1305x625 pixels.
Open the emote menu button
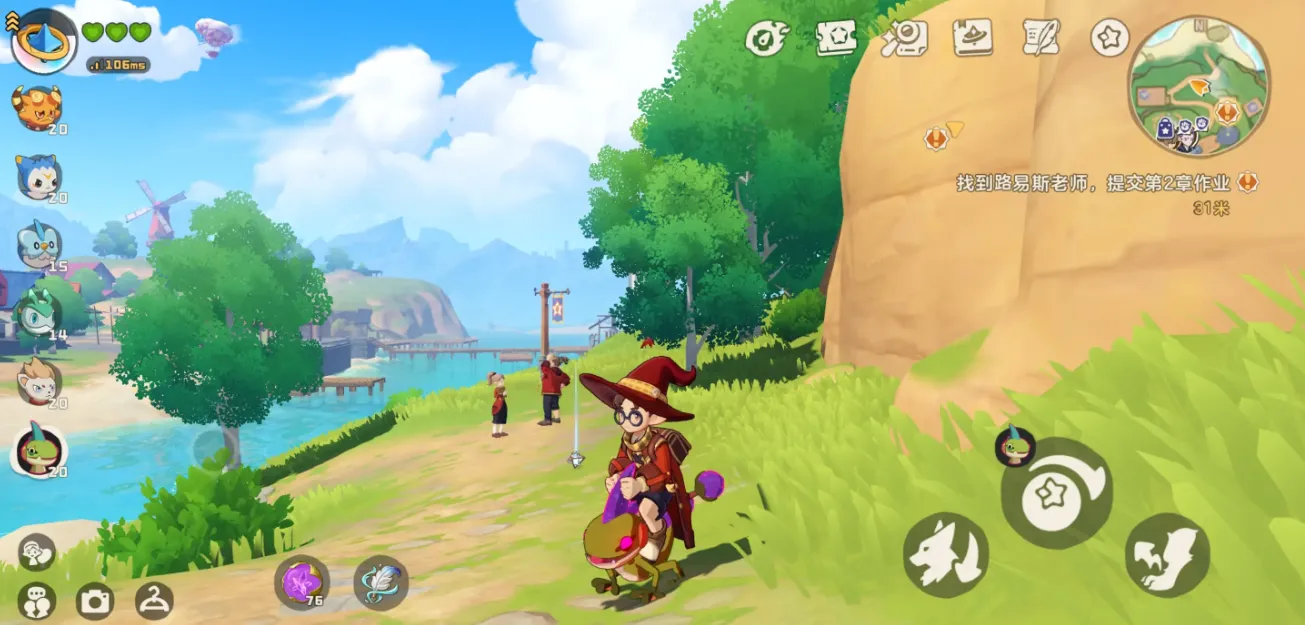pos(37,551)
